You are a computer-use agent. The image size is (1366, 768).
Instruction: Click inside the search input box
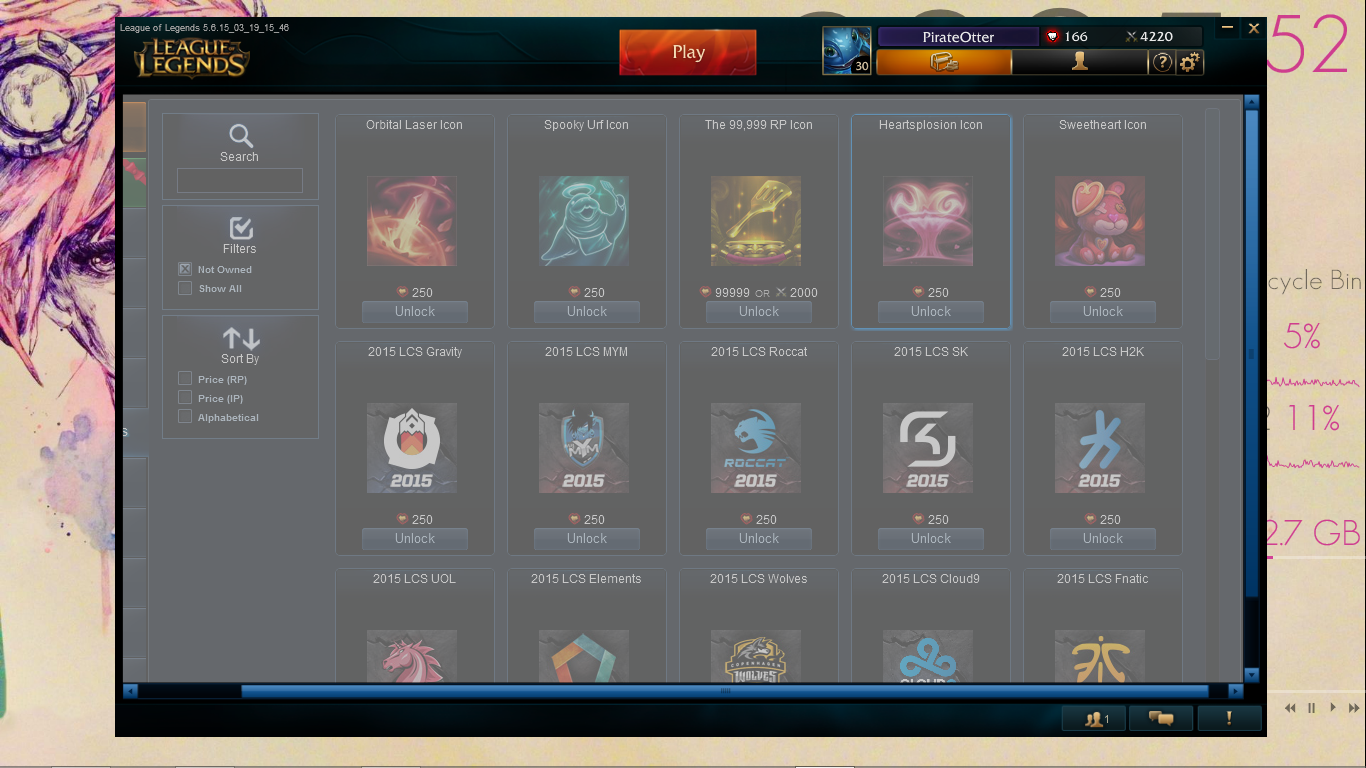tap(239, 181)
